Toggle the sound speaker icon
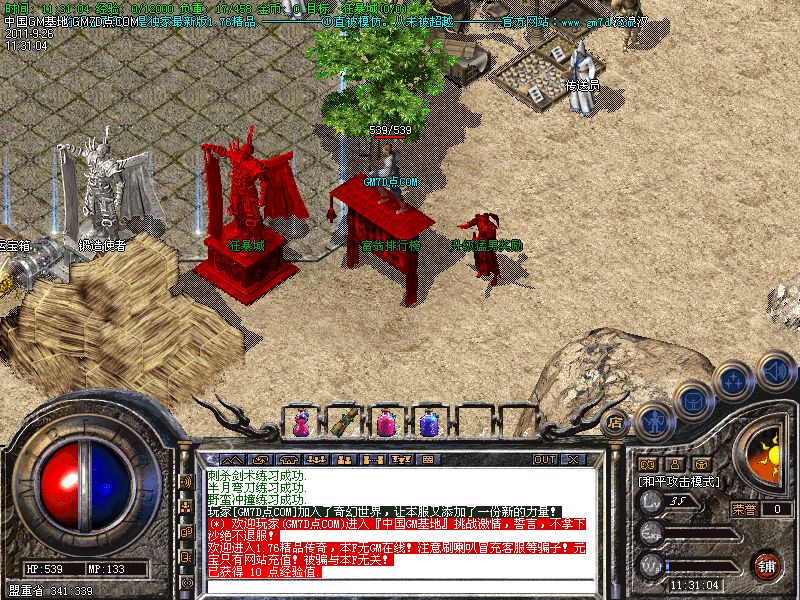The image size is (800, 600). click(775, 371)
